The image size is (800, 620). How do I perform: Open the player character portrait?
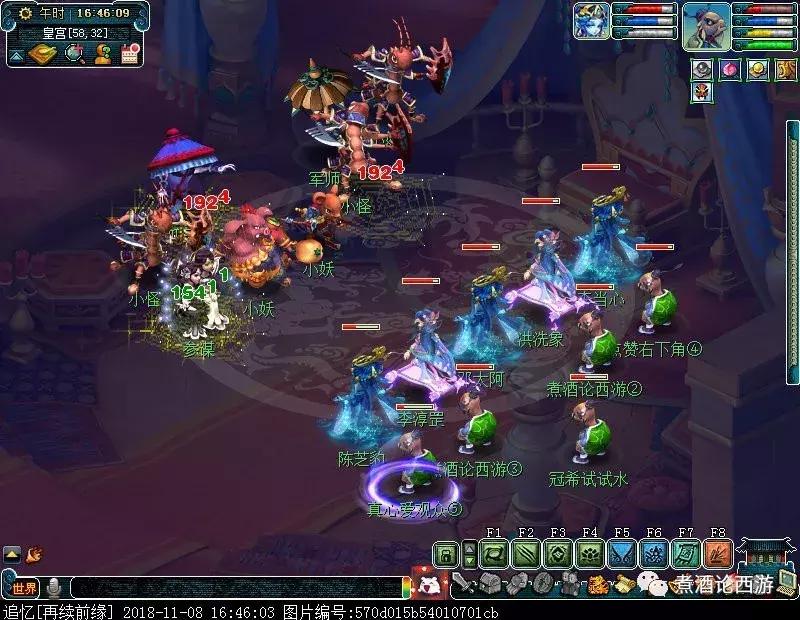706,25
